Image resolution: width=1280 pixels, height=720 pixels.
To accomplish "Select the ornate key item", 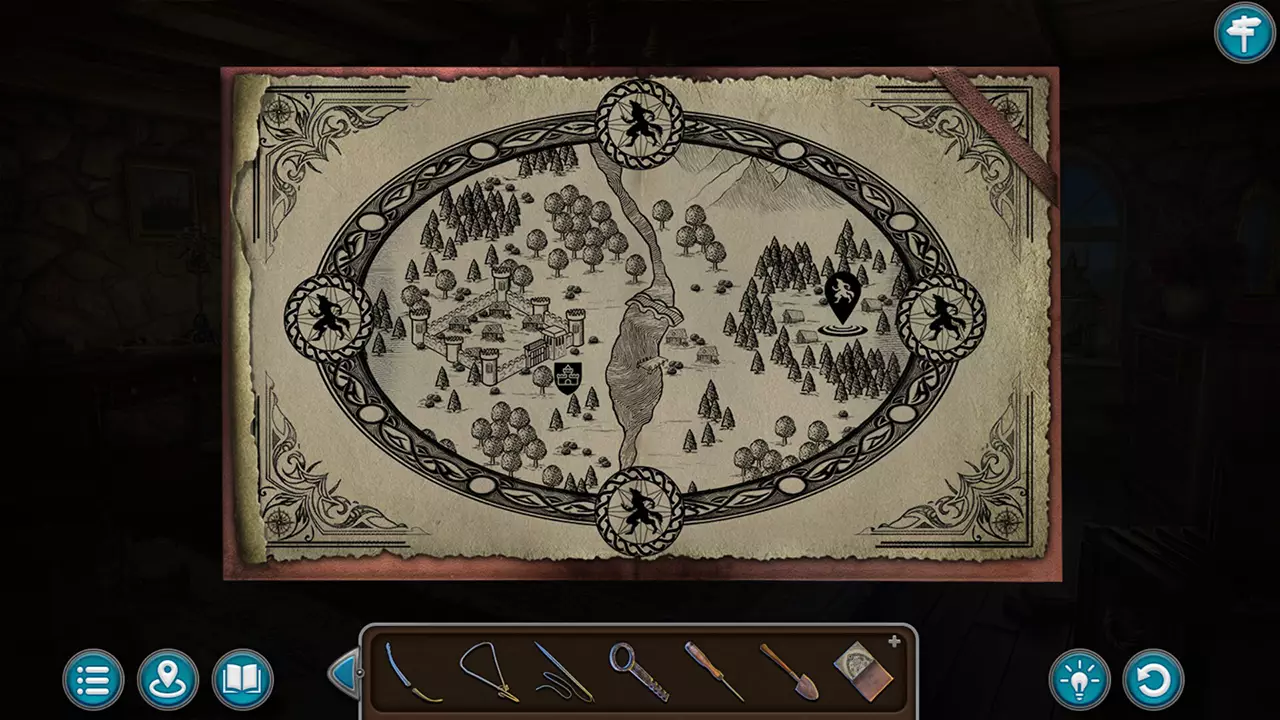I will pos(639,673).
